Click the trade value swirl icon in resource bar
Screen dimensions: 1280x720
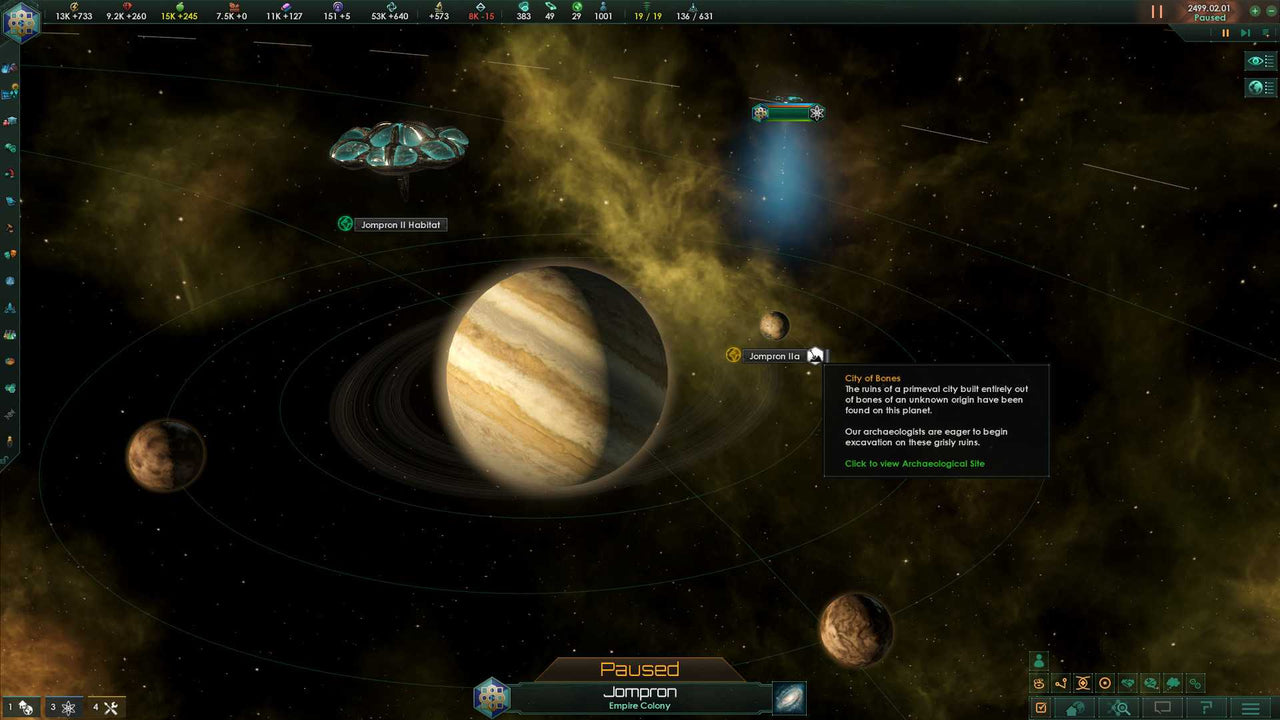391,8
